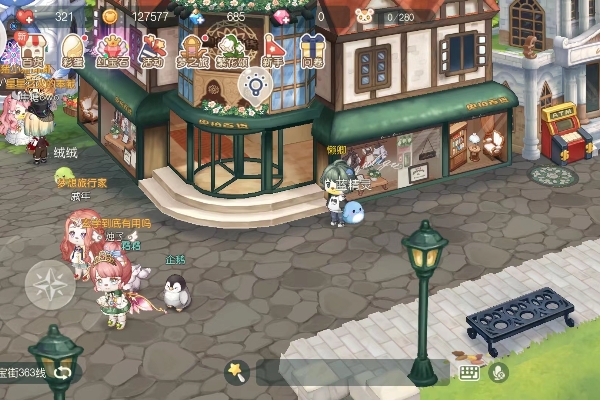Screen dimensions: 600x400
Task: Open the 红宝石 ruby shop
Action: click(112, 48)
